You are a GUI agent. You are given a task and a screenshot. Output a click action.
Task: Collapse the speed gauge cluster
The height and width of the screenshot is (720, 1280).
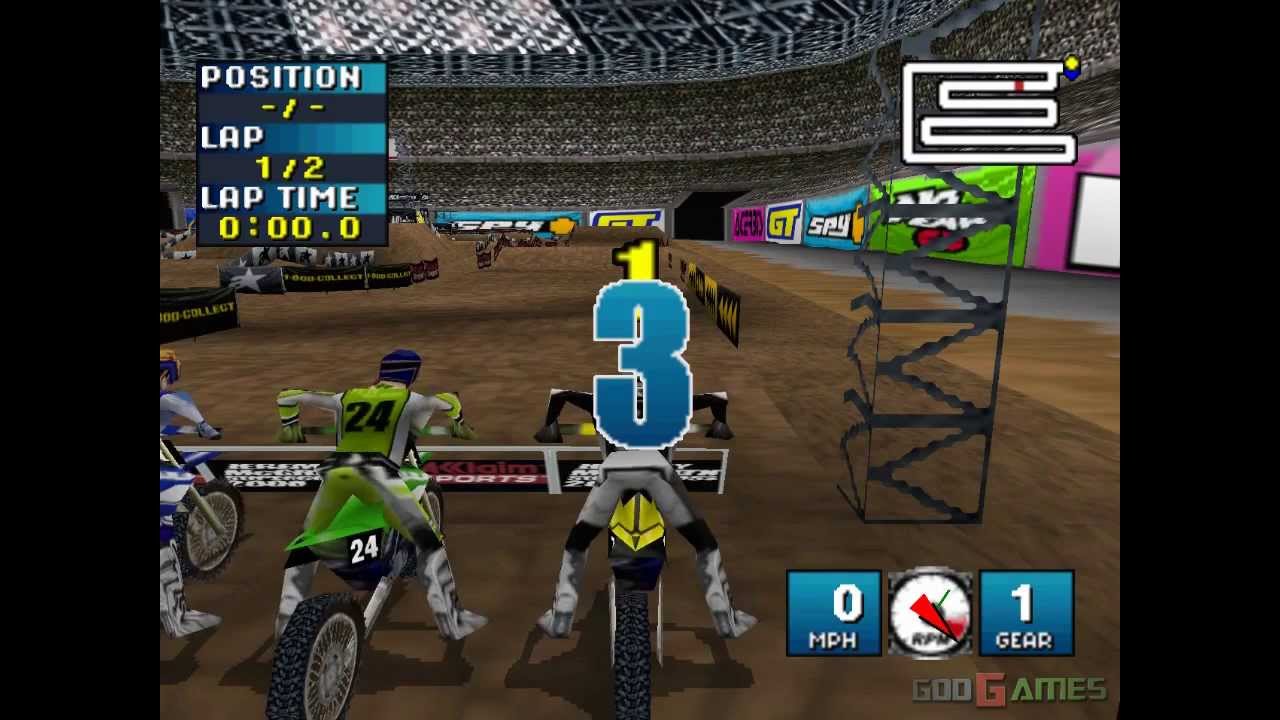(930, 610)
